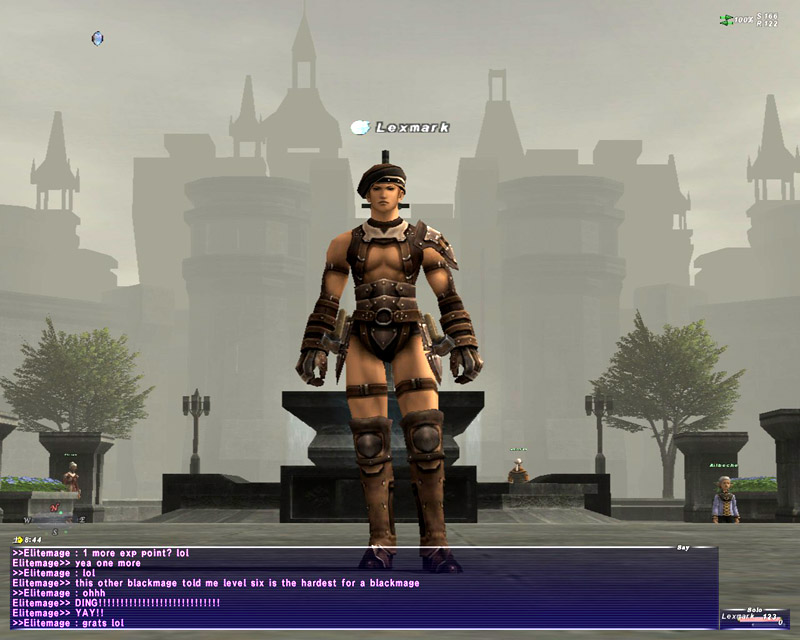Select the Lexmark name label above character
This screenshot has height=640, width=800.
(x=411, y=127)
